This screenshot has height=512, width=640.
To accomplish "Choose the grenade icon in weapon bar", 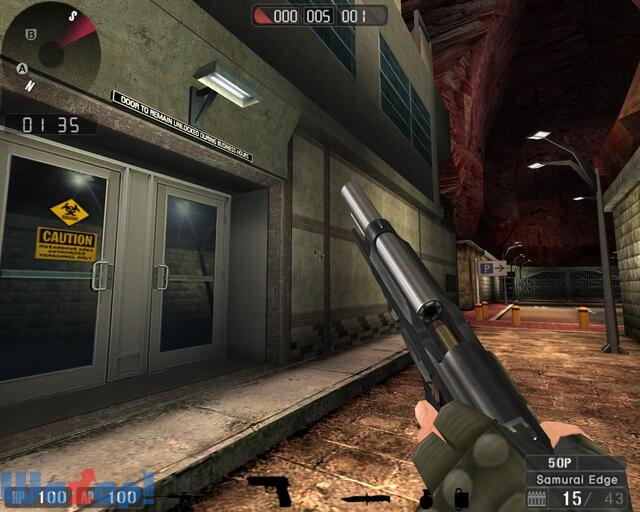I will 427,497.
